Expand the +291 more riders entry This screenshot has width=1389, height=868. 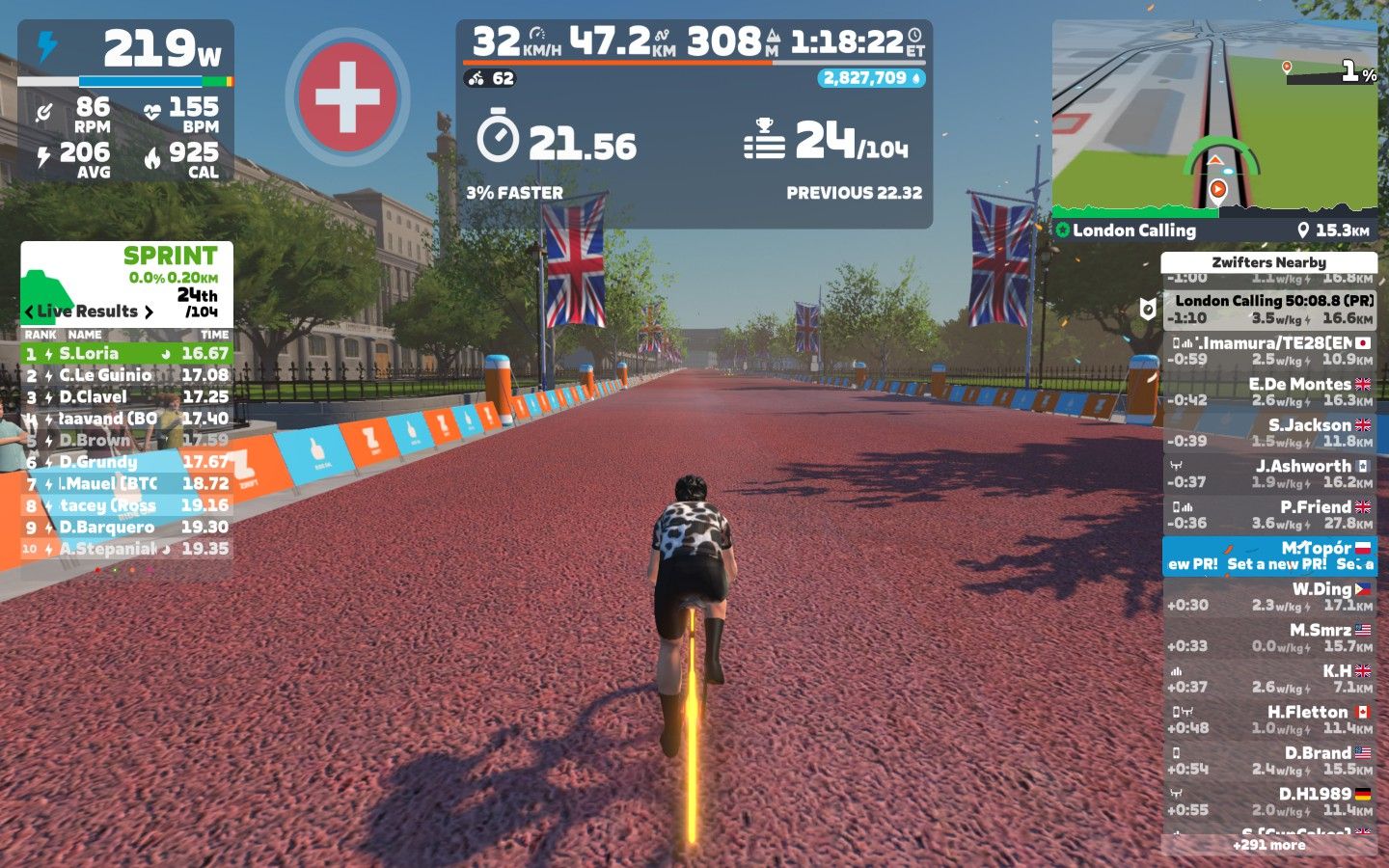coord(1268,846)
